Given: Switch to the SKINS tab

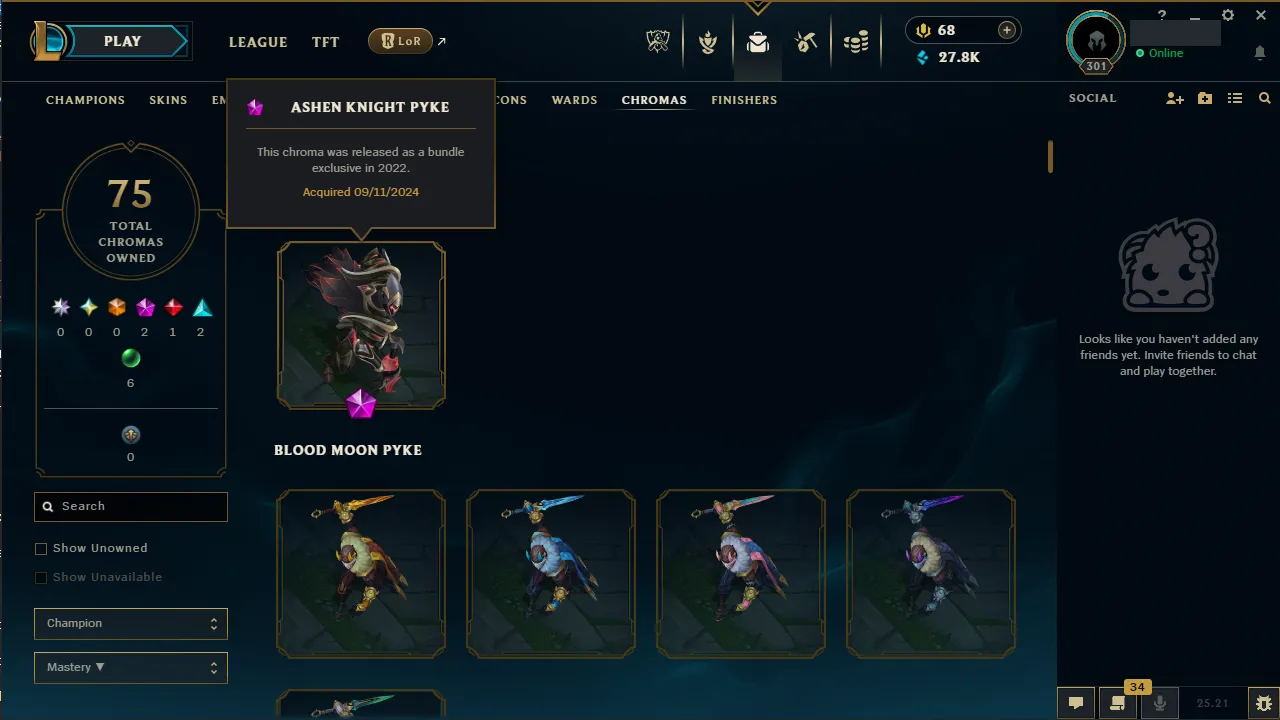Looking at the screenshot, I should point(168,99).
